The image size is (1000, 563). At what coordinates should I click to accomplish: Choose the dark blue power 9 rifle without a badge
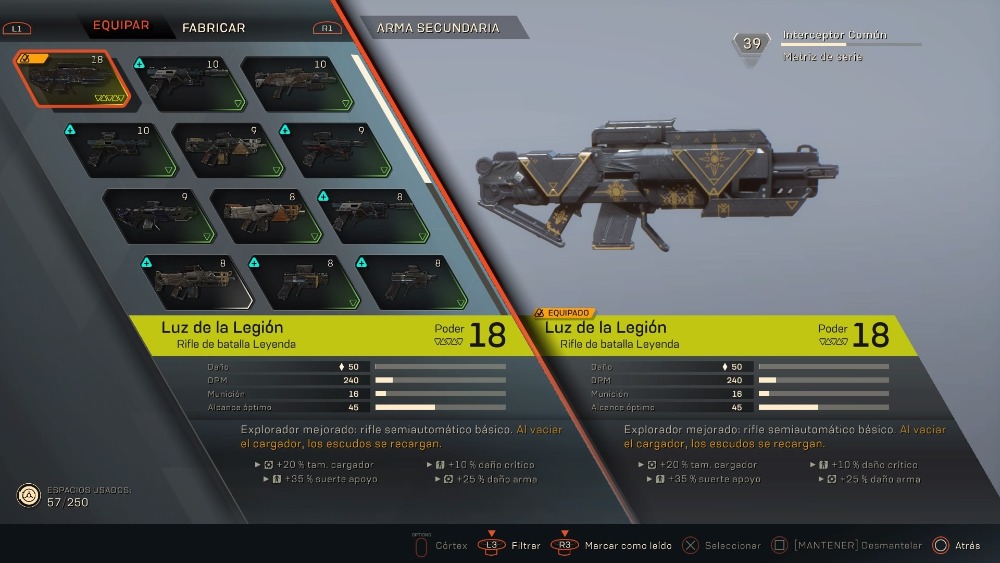click(x=151, y=213)
